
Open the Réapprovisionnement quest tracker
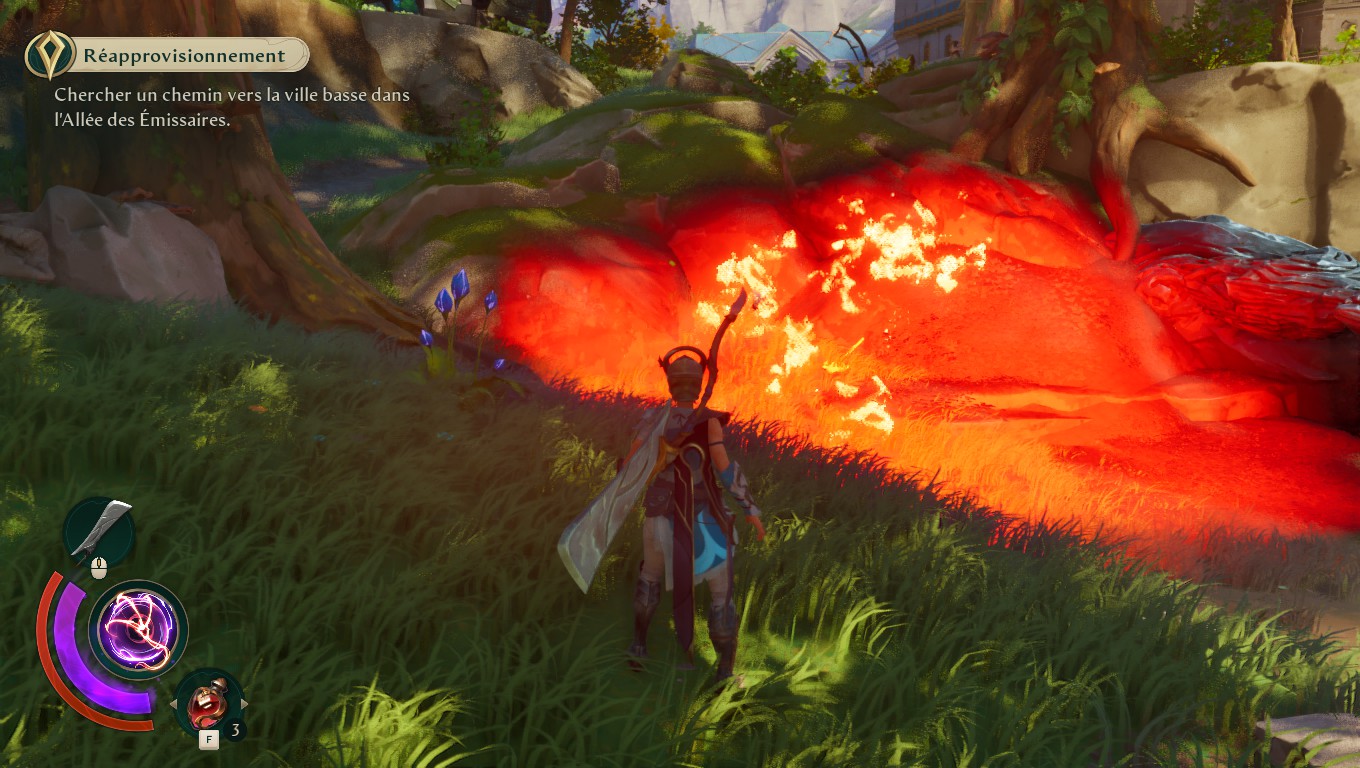(x=184, y=56)
